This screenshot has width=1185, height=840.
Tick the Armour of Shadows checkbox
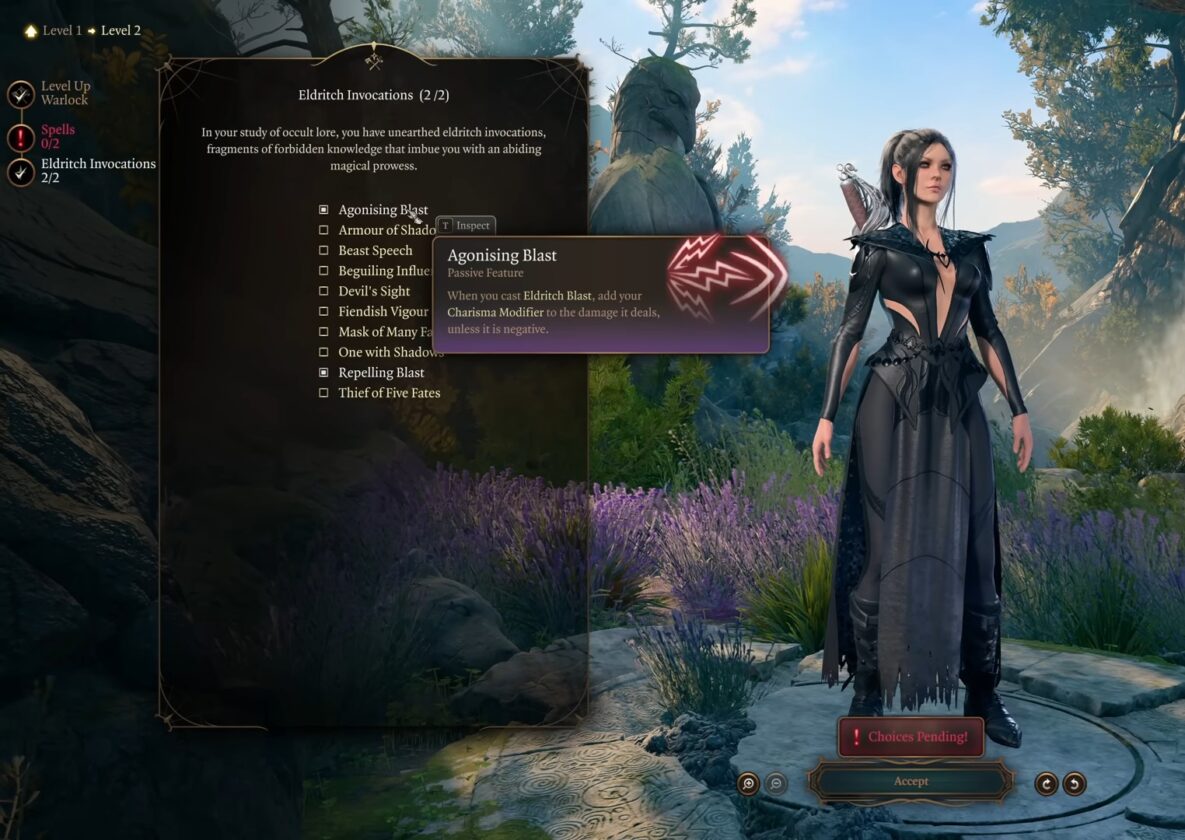(x=323, y=230)
